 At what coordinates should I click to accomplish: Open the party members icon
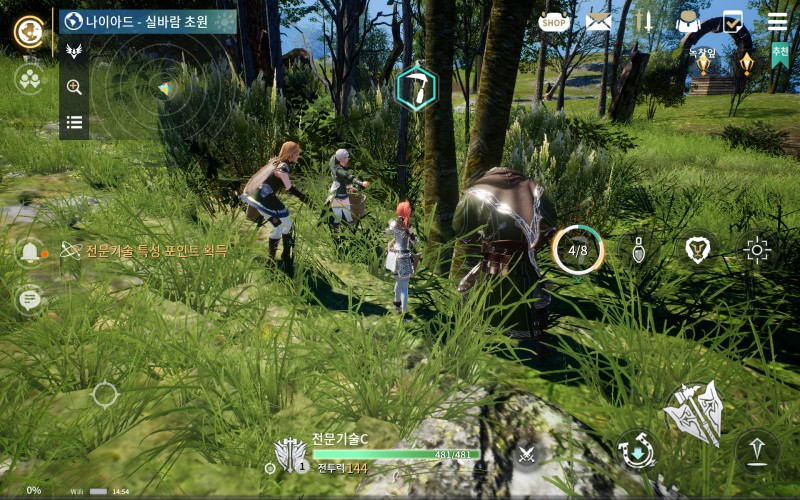[29, 79]
